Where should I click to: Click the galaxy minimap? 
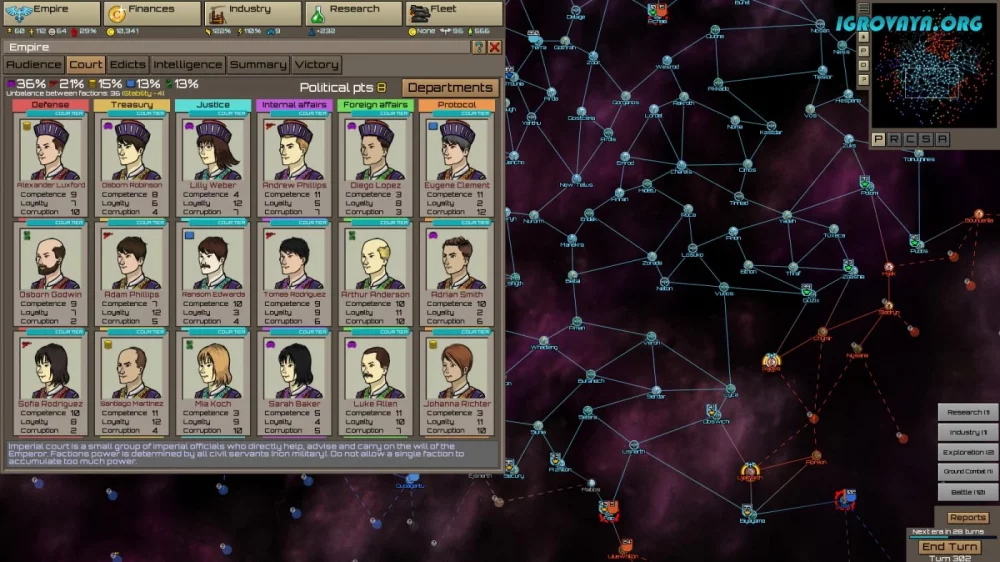934,67
